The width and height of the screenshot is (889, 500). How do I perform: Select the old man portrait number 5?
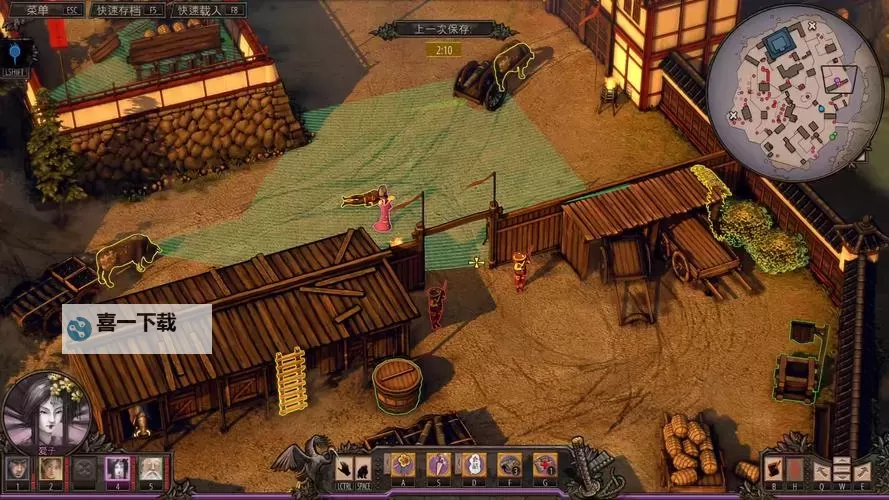click(151, 468)
